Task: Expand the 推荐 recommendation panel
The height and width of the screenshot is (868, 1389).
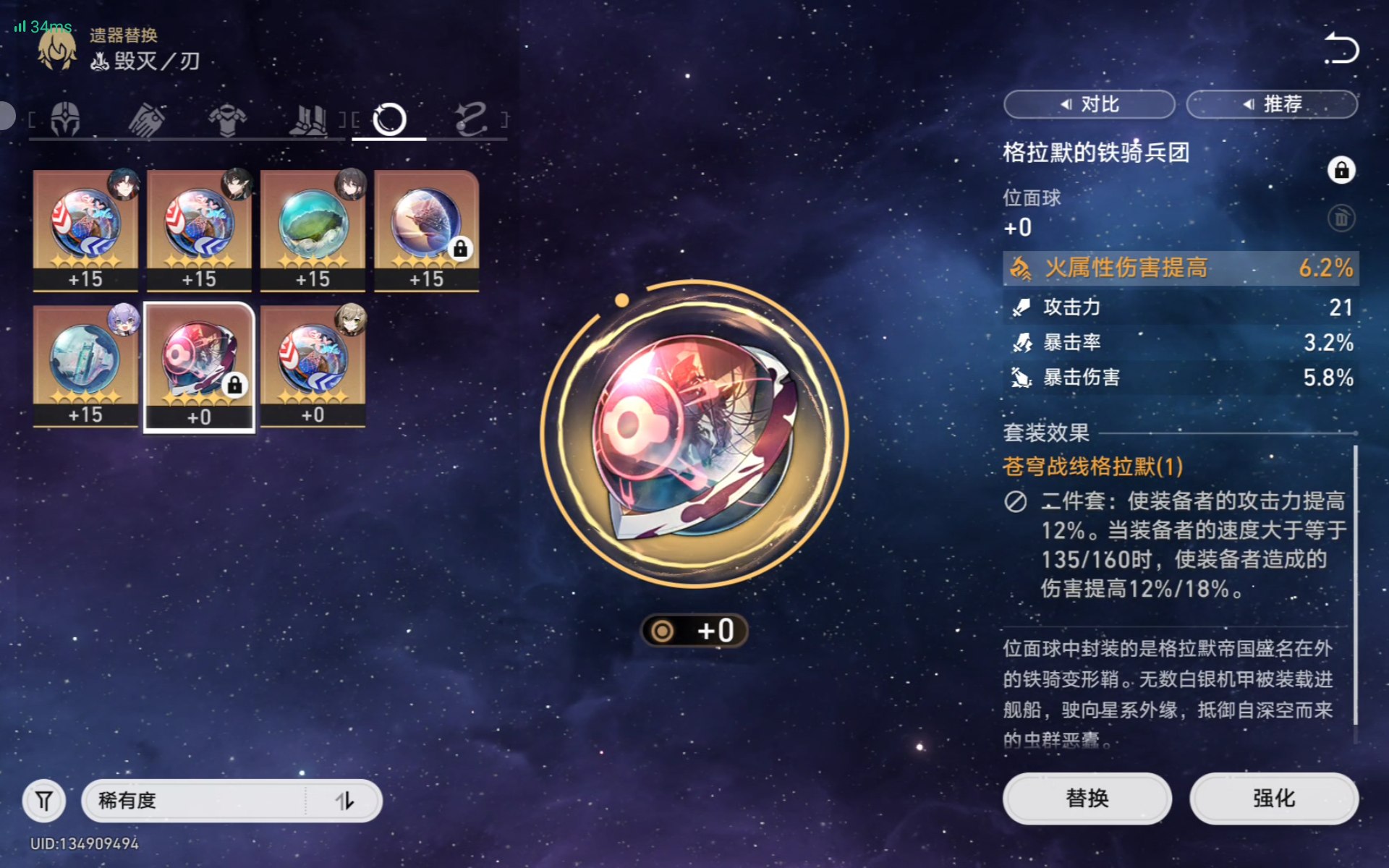Action: pos(1271,104)
